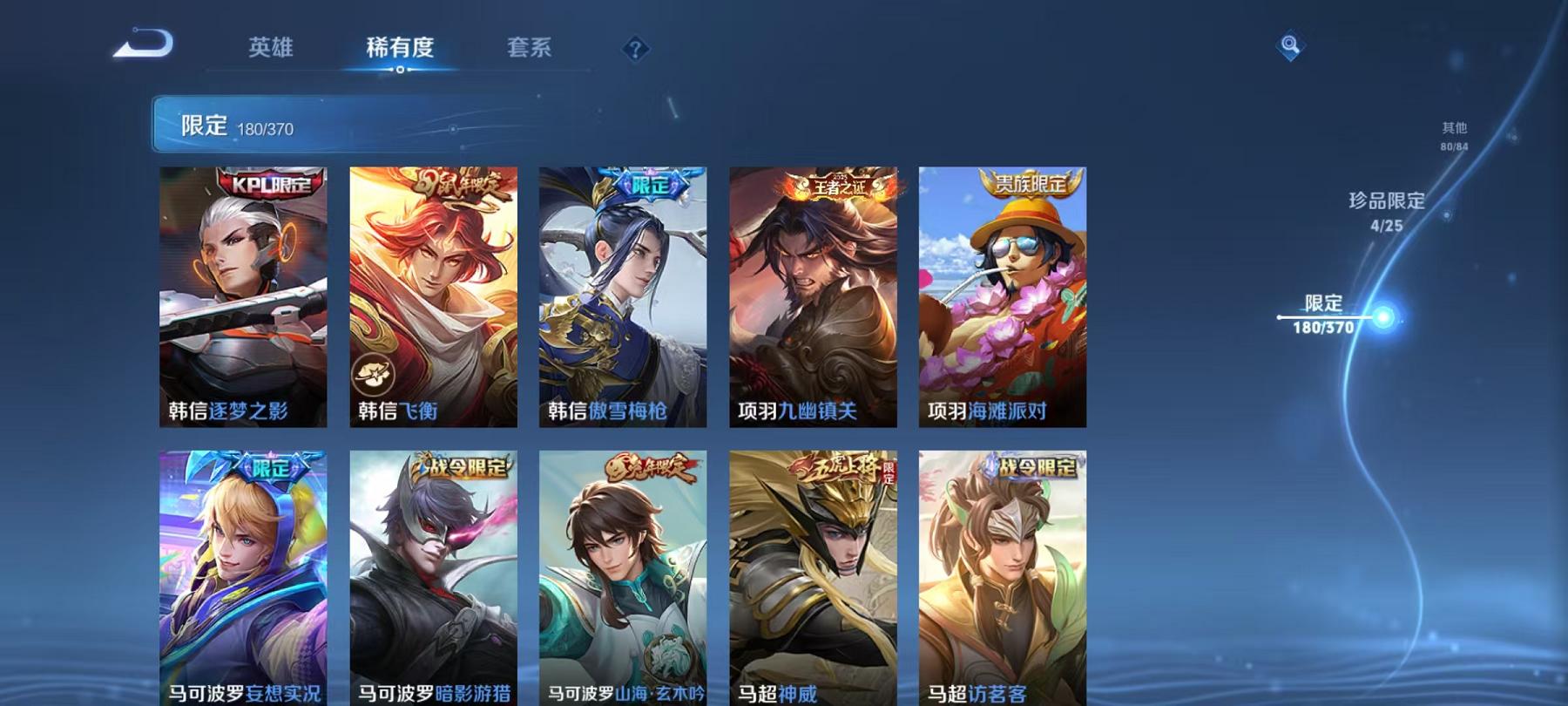Switch to the 英雄 tab
Image resolution: width=1568 pixels, height=706 pixels.
pyautogui.click(x=271, y=50)
